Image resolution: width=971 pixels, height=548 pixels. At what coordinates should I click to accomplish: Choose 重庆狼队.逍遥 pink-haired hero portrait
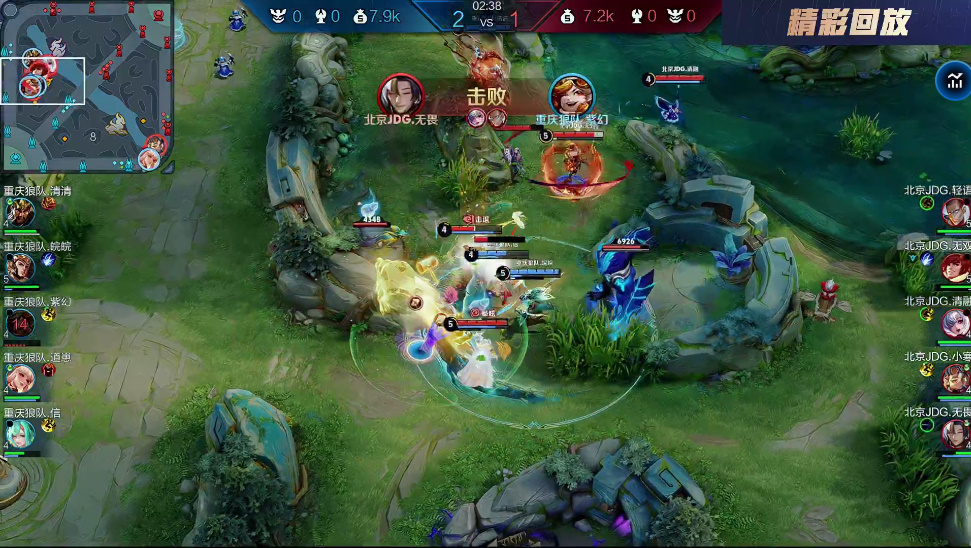coord(20,379)
